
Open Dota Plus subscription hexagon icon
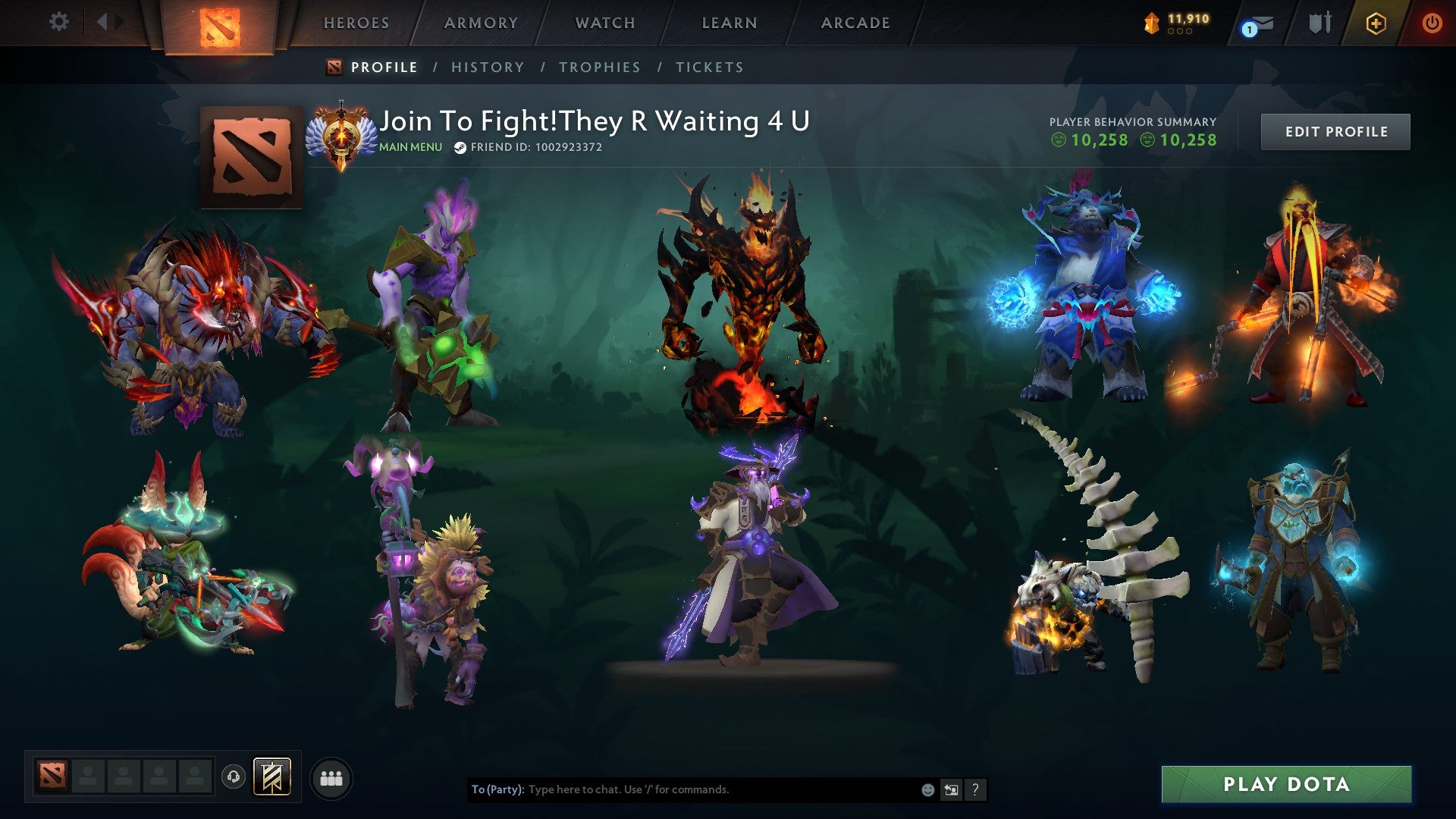(1375, 23)
